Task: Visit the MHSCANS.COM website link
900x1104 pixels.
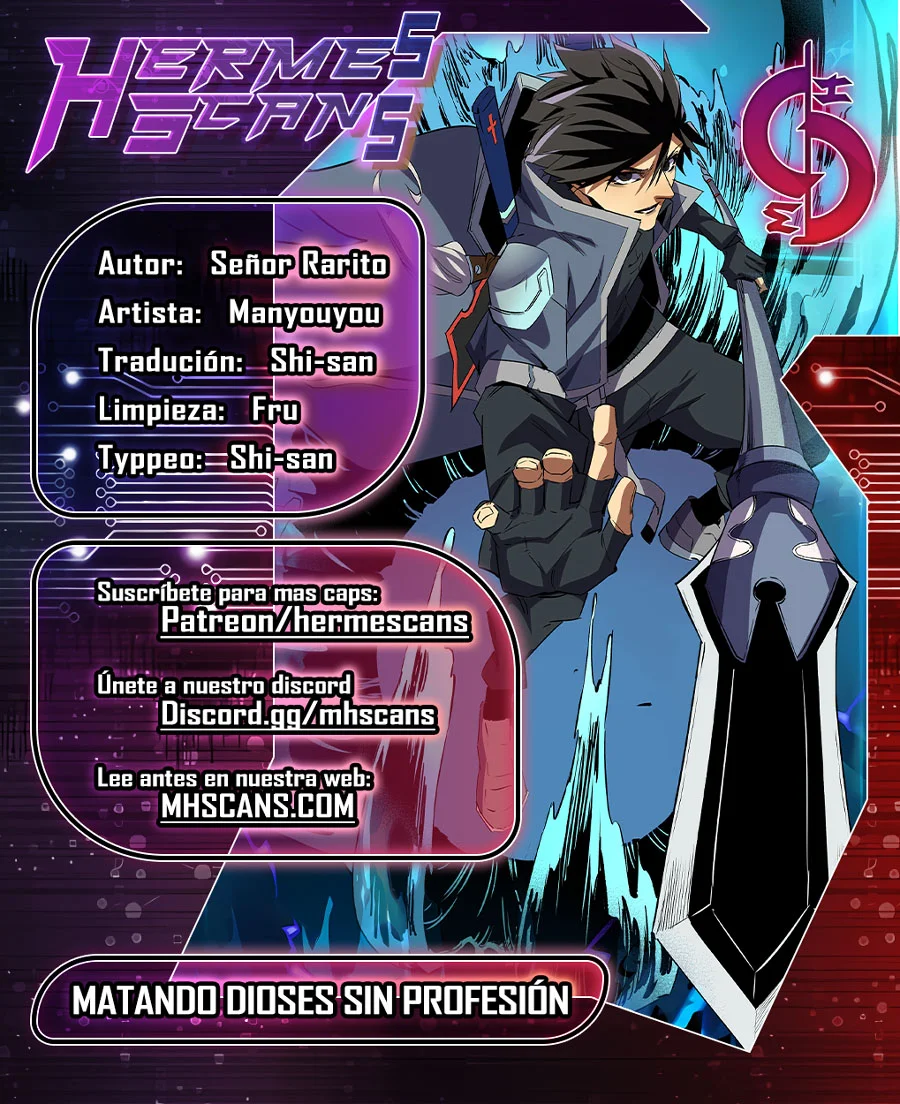Action: coord(258,806)
